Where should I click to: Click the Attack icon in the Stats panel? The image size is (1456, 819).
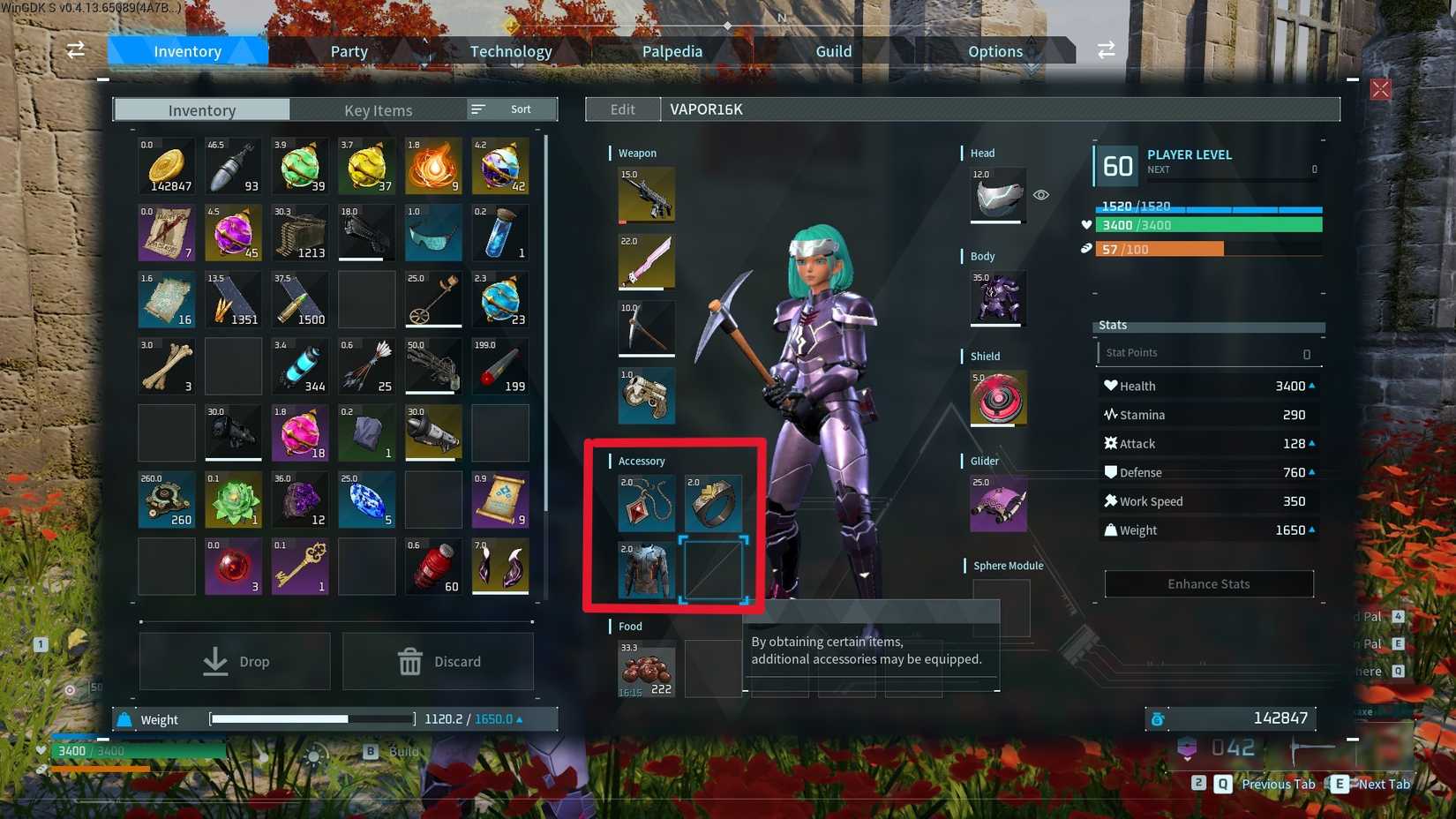(1111, 442)
